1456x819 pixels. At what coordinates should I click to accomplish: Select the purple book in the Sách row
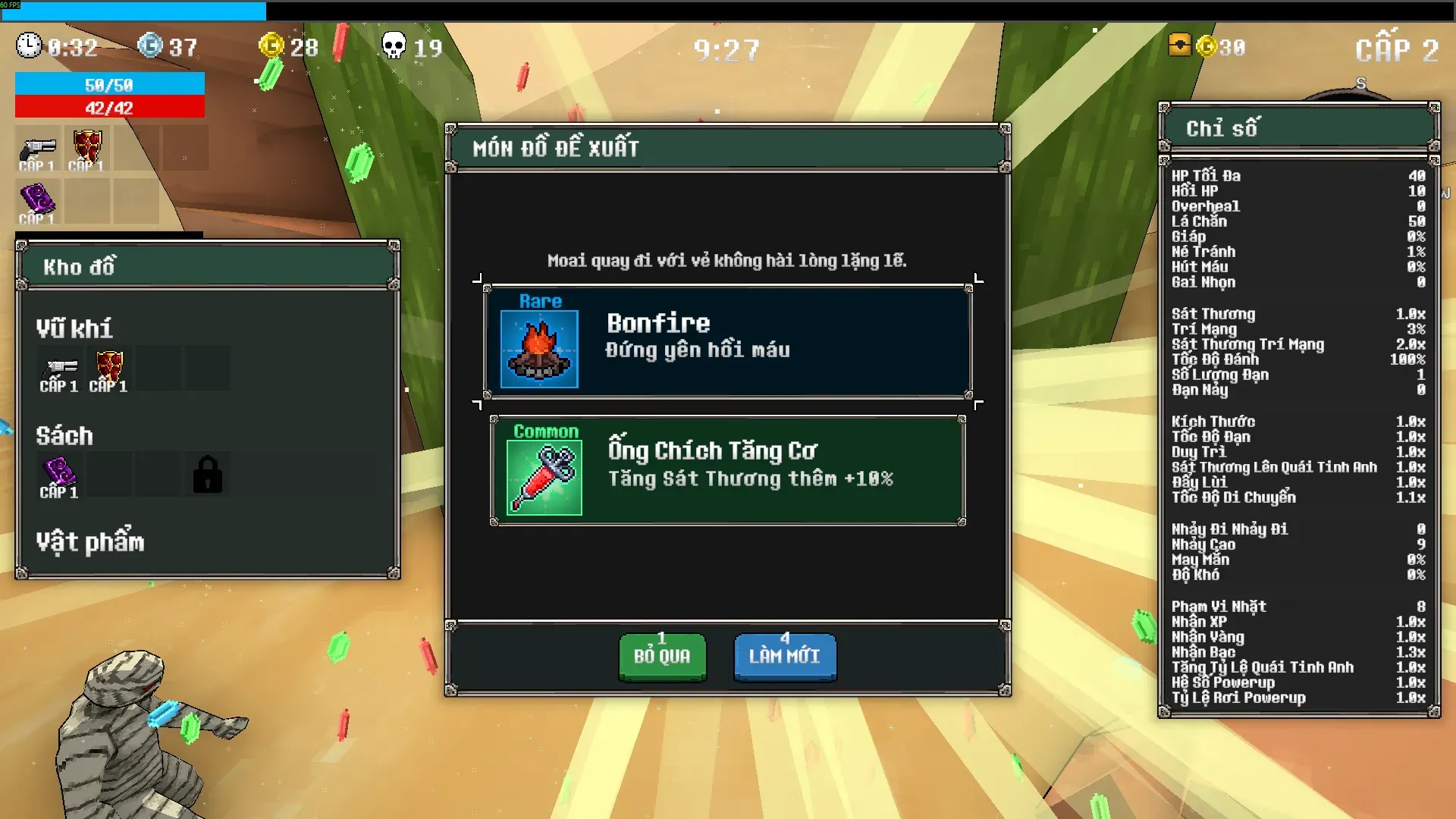59,473
